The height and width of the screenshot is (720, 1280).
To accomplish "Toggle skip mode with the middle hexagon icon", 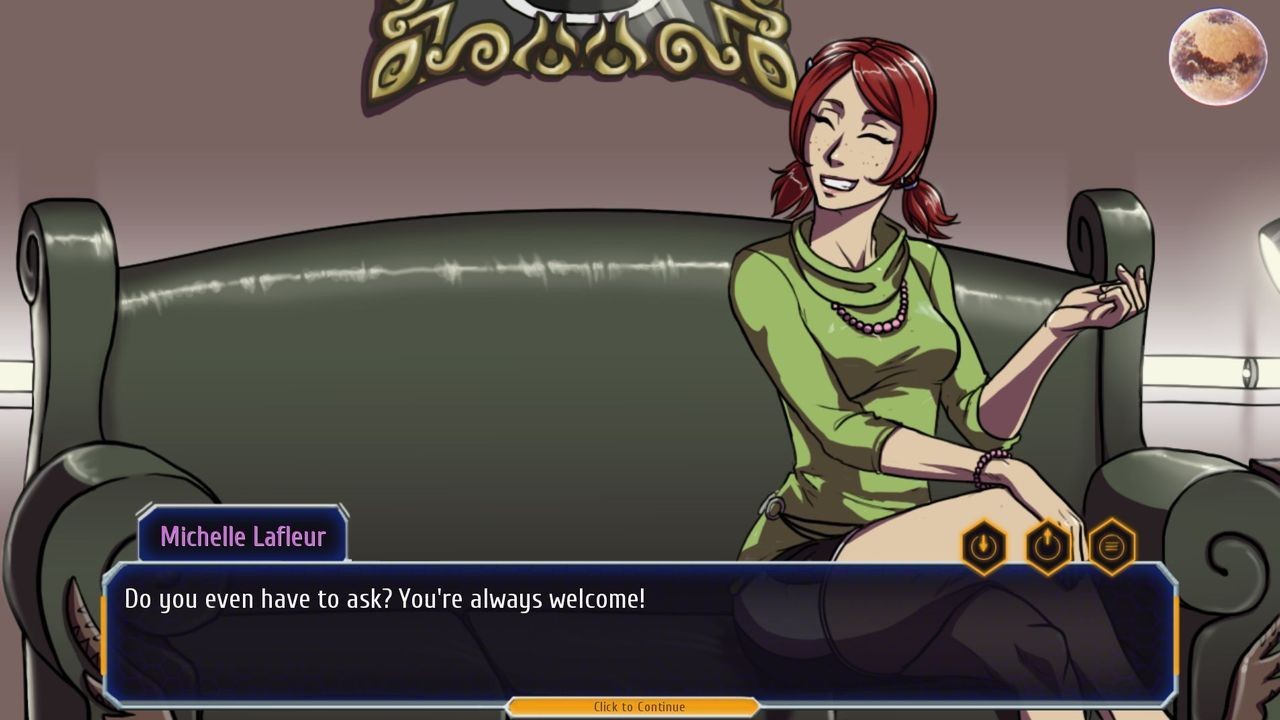I will click(x=1047, y=545).
